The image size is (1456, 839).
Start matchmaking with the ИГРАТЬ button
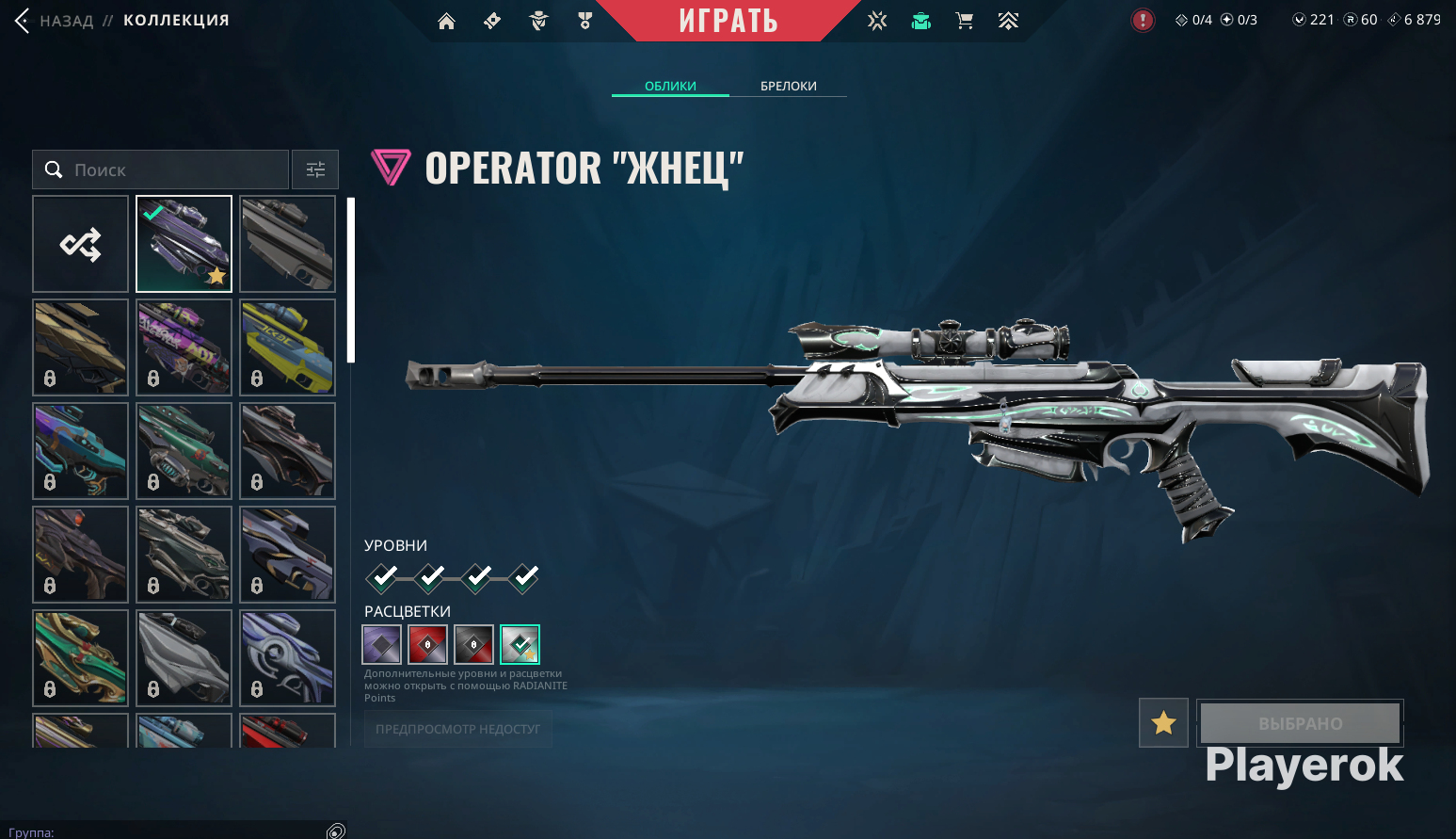tap(728, 21)
